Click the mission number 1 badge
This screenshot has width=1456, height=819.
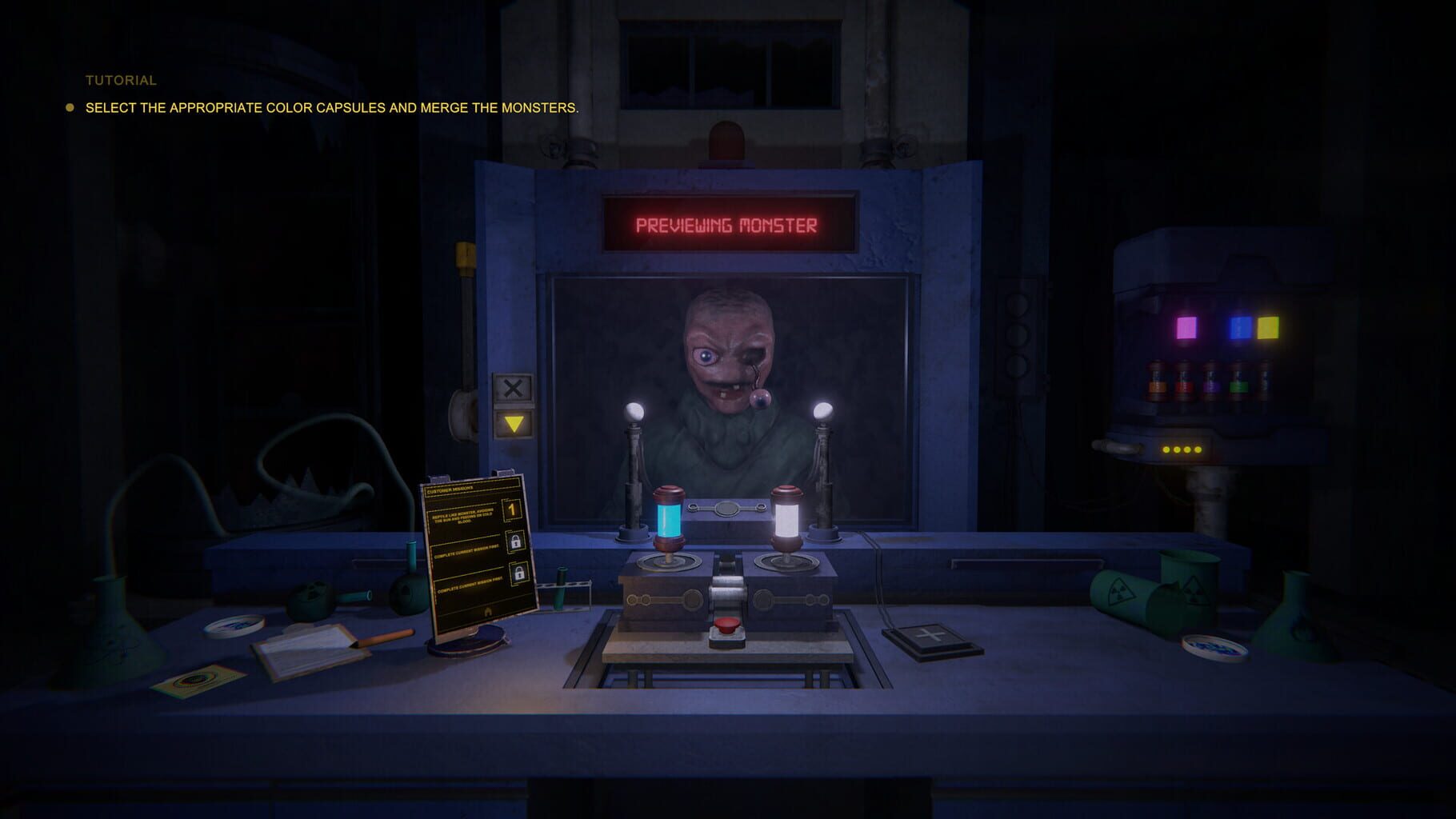tap(512, 510)
